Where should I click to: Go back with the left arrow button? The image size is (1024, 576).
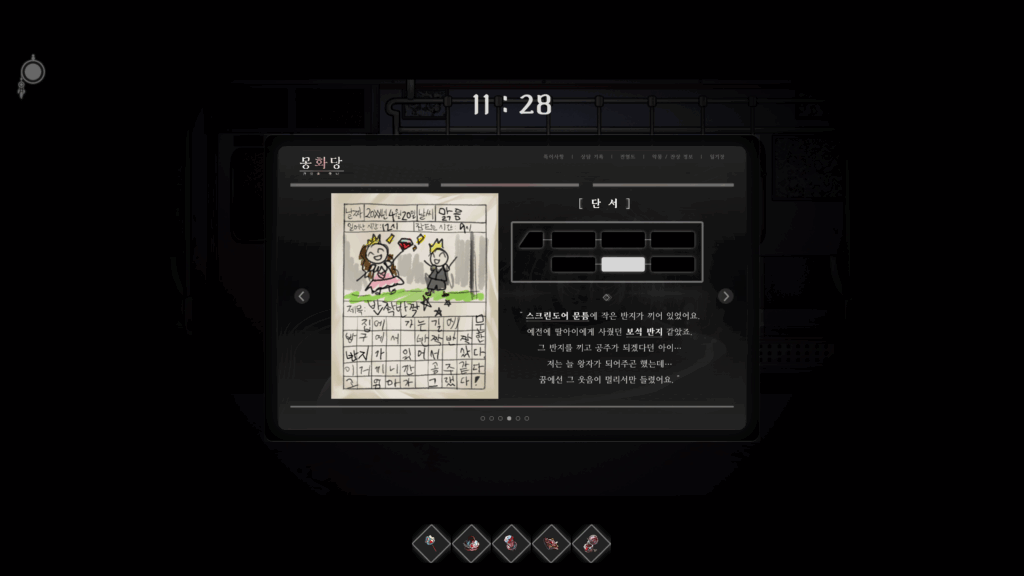click(x=302, y=296)
